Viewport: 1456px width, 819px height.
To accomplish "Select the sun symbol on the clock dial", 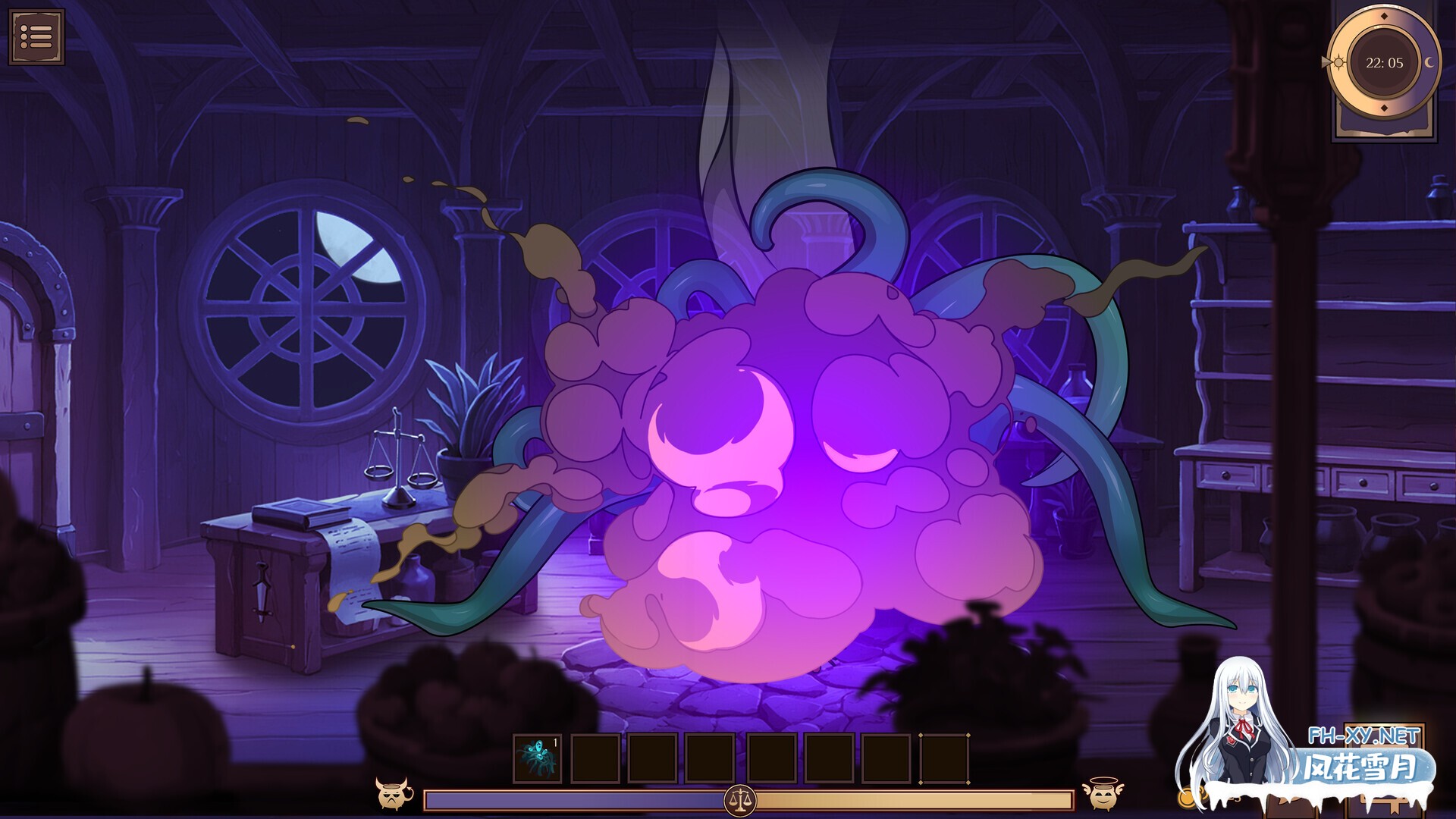I will point(1338,61).
